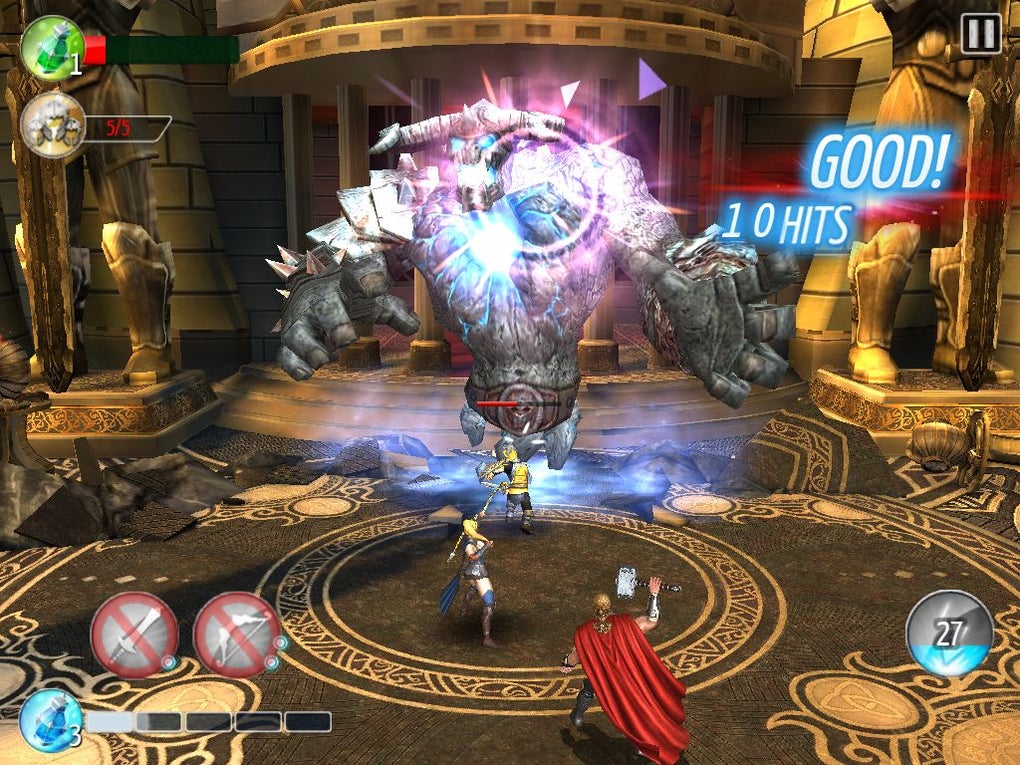1020x765 pixels.
Task: Select the disabled sword ability icon
Action: pyautogui.click(x=134, y=634)
